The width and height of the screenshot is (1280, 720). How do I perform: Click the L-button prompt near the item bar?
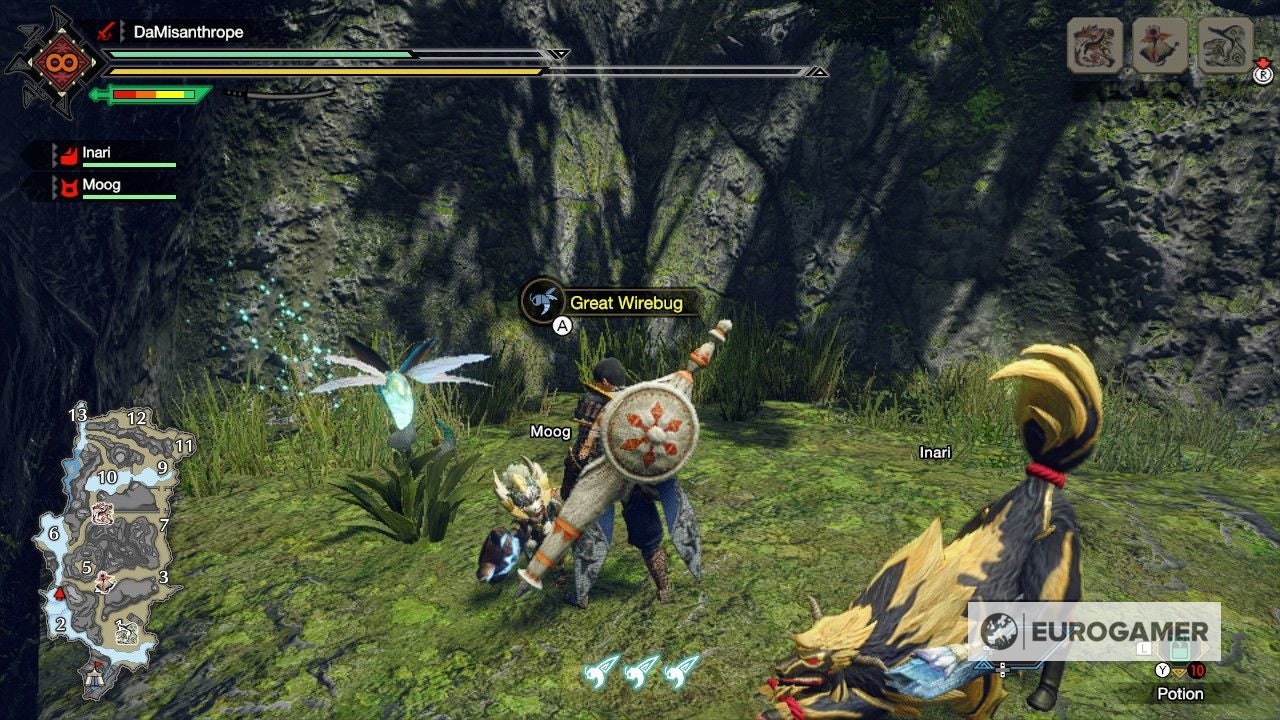click(x=1144, y=649)
